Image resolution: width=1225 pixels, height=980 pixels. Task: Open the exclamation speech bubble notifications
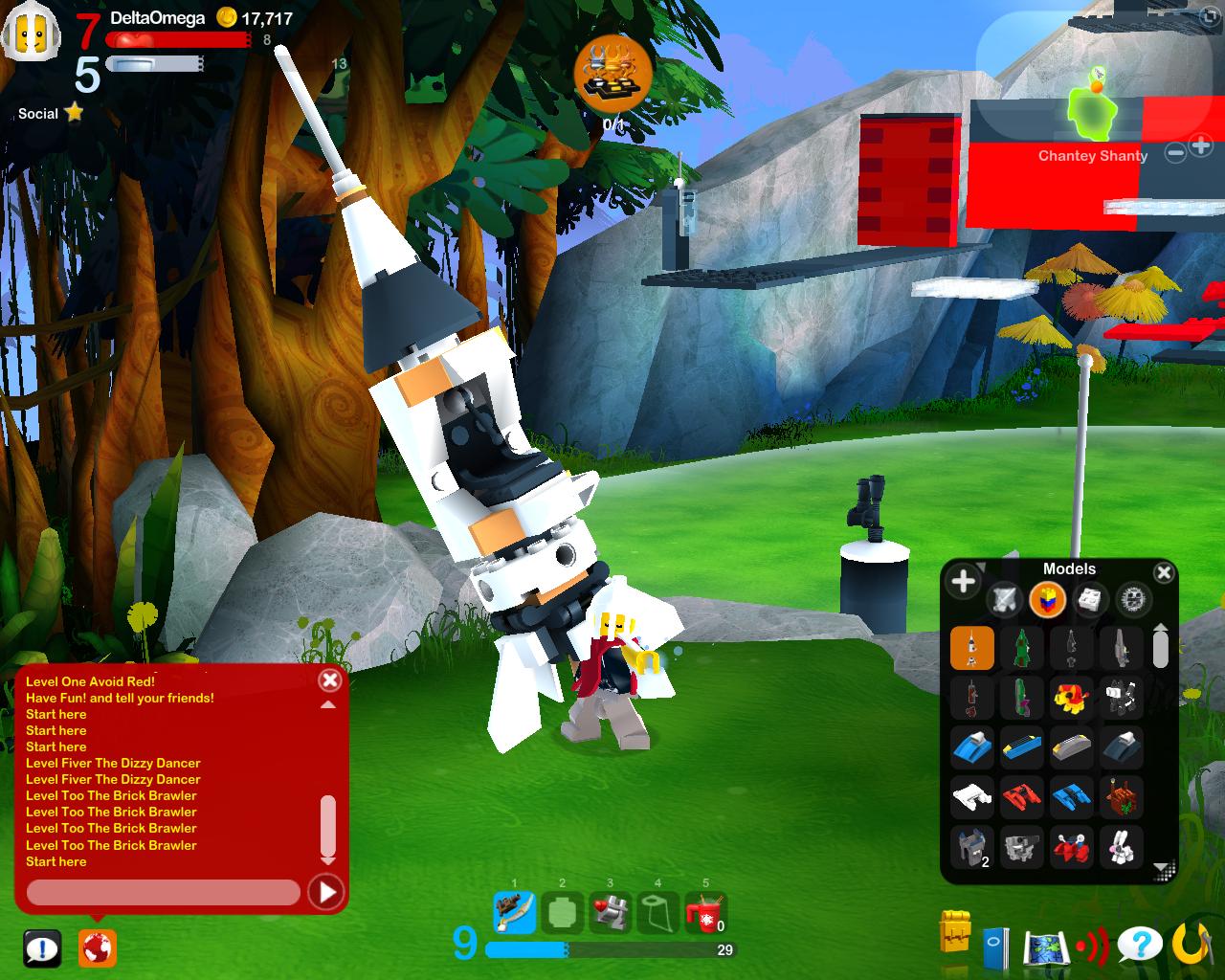(42, 948)
